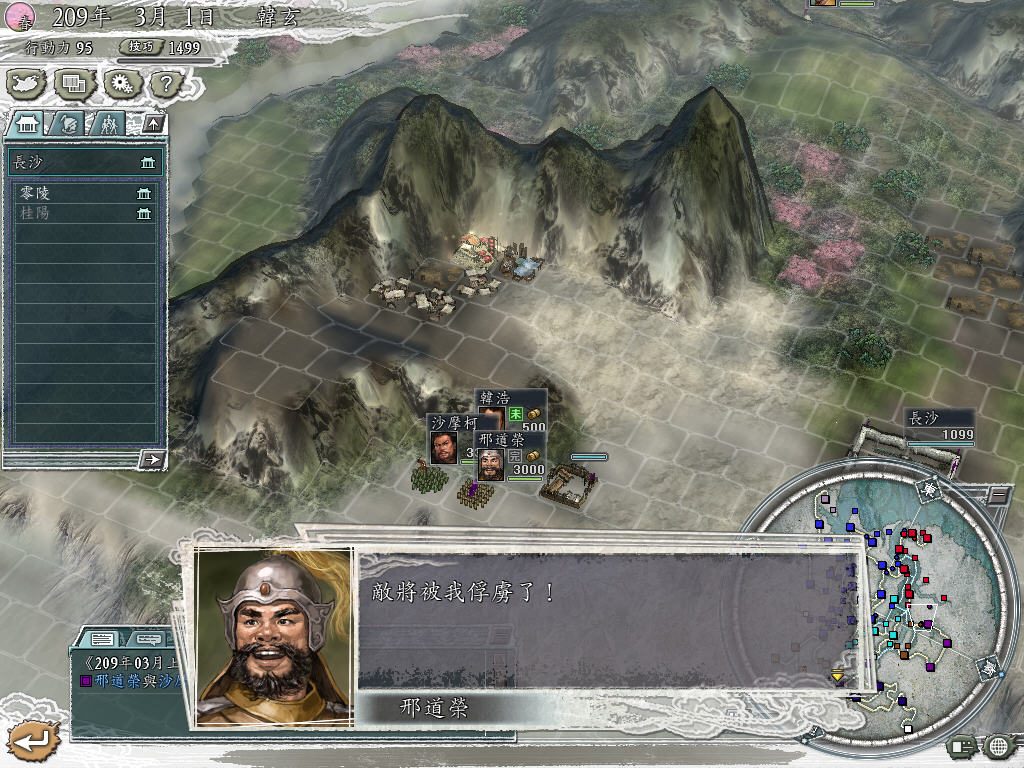The height and width of the screenshot is (768, 1024).
Task: Open the overlapping windows menu
Action: pyautogui.click(x=75, y=84)
